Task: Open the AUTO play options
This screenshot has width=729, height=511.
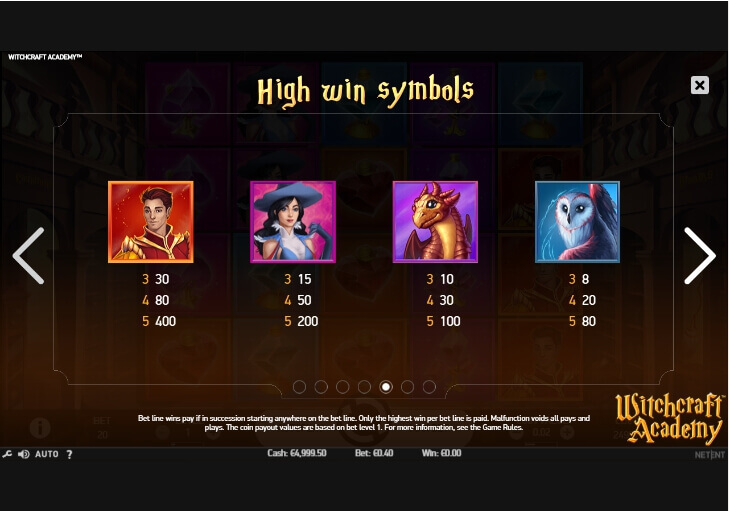Action: click(46, 454)
